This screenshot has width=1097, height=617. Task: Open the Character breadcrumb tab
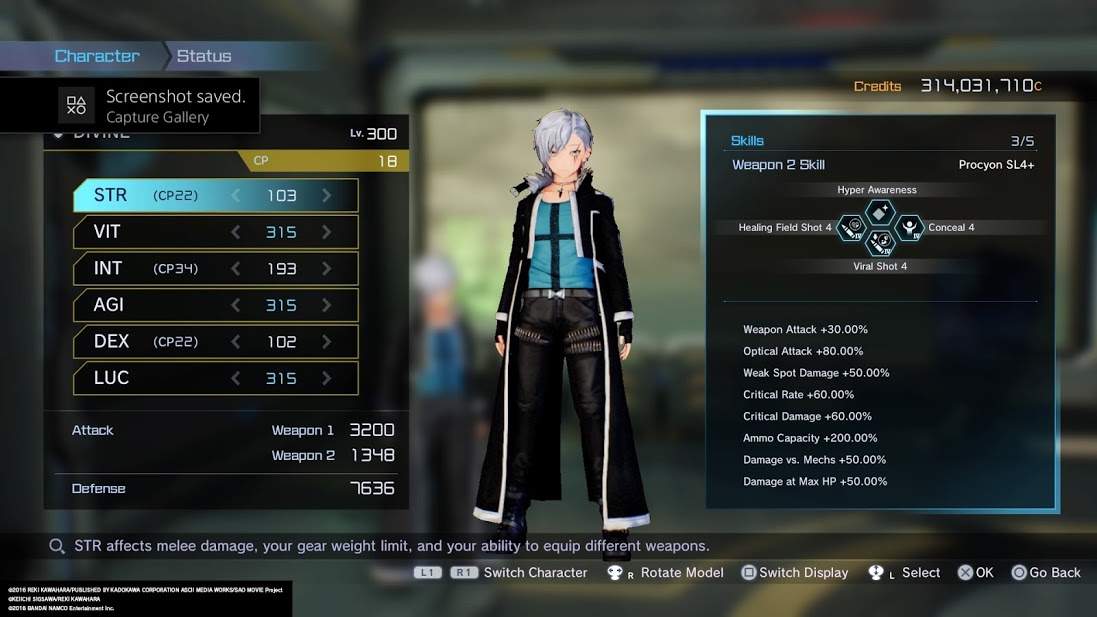tap(97, 56)
